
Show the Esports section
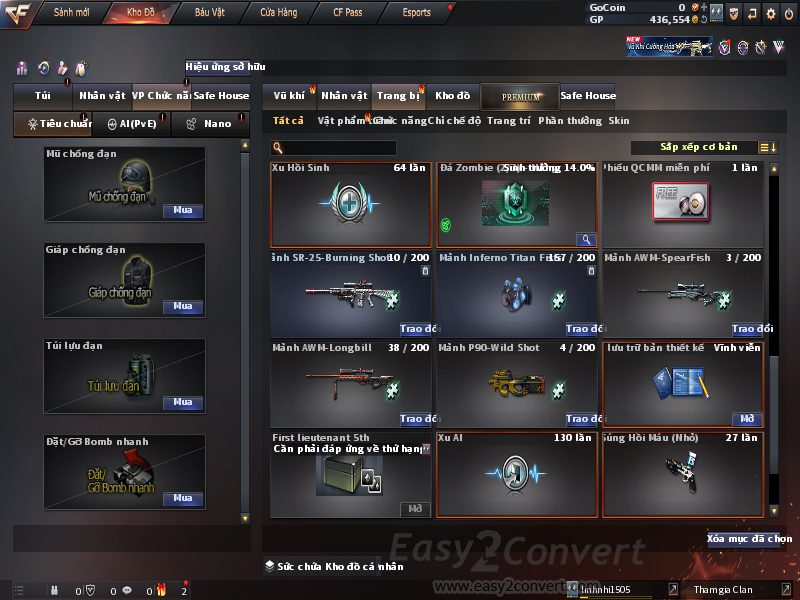coord(416,13)
